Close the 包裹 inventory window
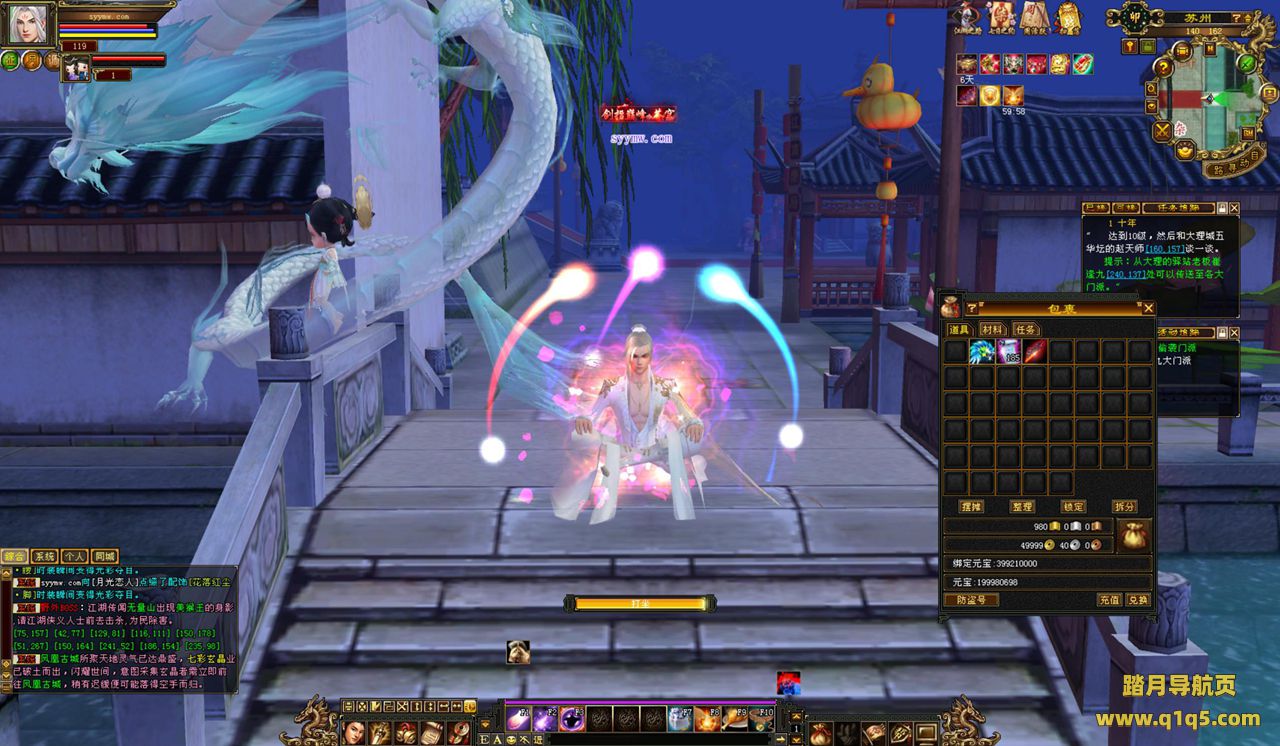This screenshot has height=746, width=1280. (x=1148, y=308)
